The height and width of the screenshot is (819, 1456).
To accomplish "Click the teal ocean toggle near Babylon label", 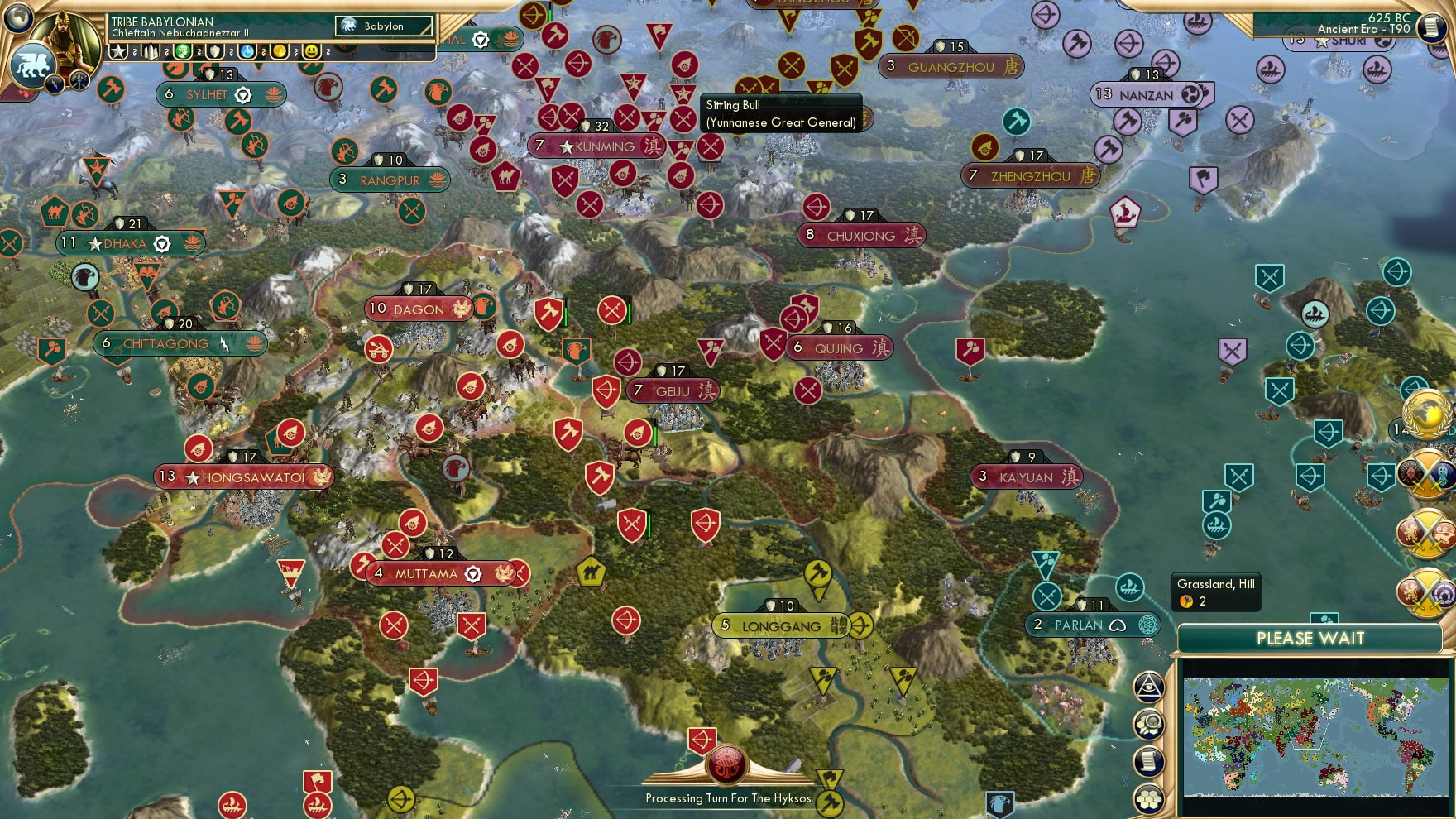I will 509,39.
